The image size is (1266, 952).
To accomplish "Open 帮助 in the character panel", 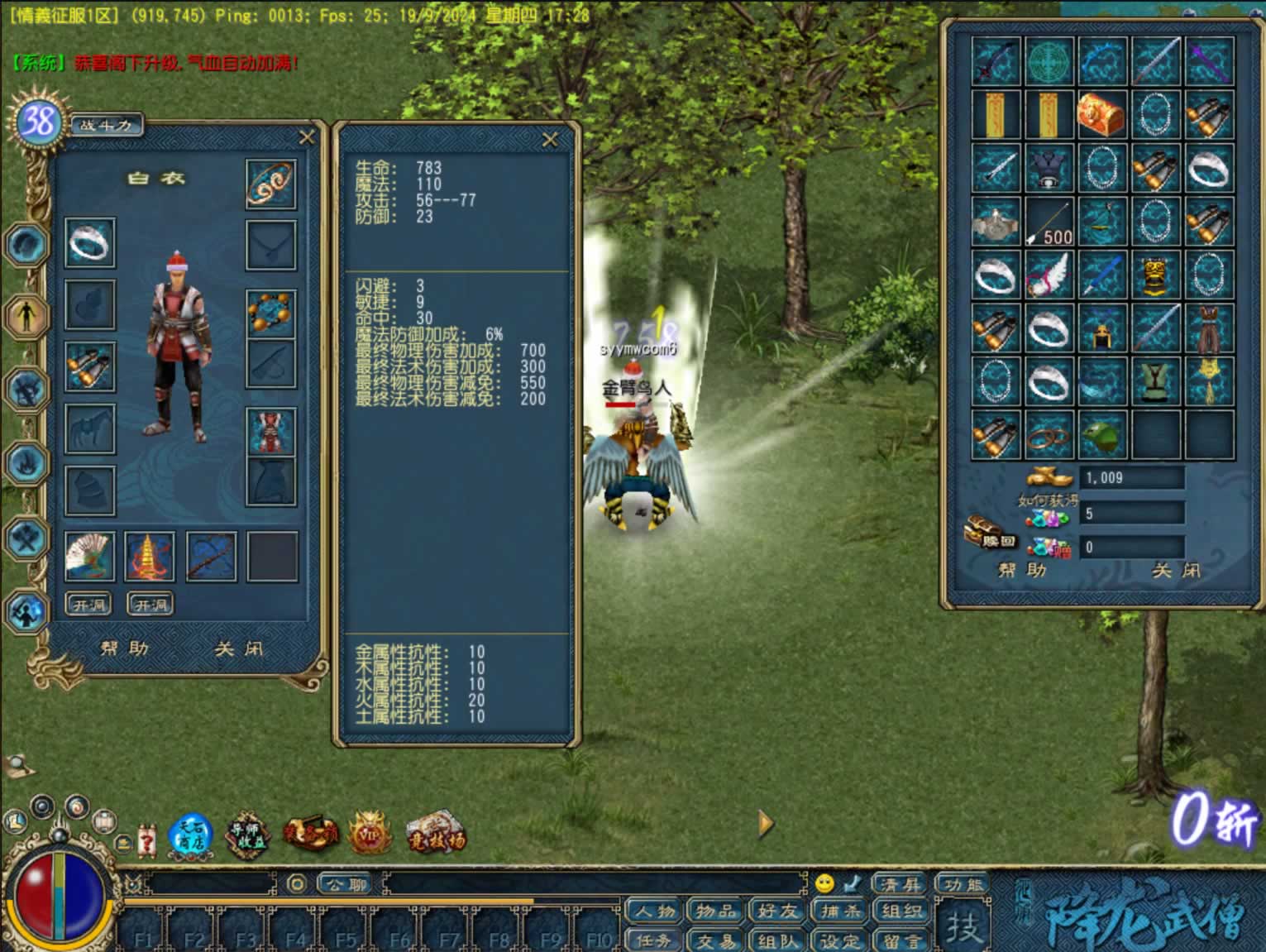I will coord(125,649).
